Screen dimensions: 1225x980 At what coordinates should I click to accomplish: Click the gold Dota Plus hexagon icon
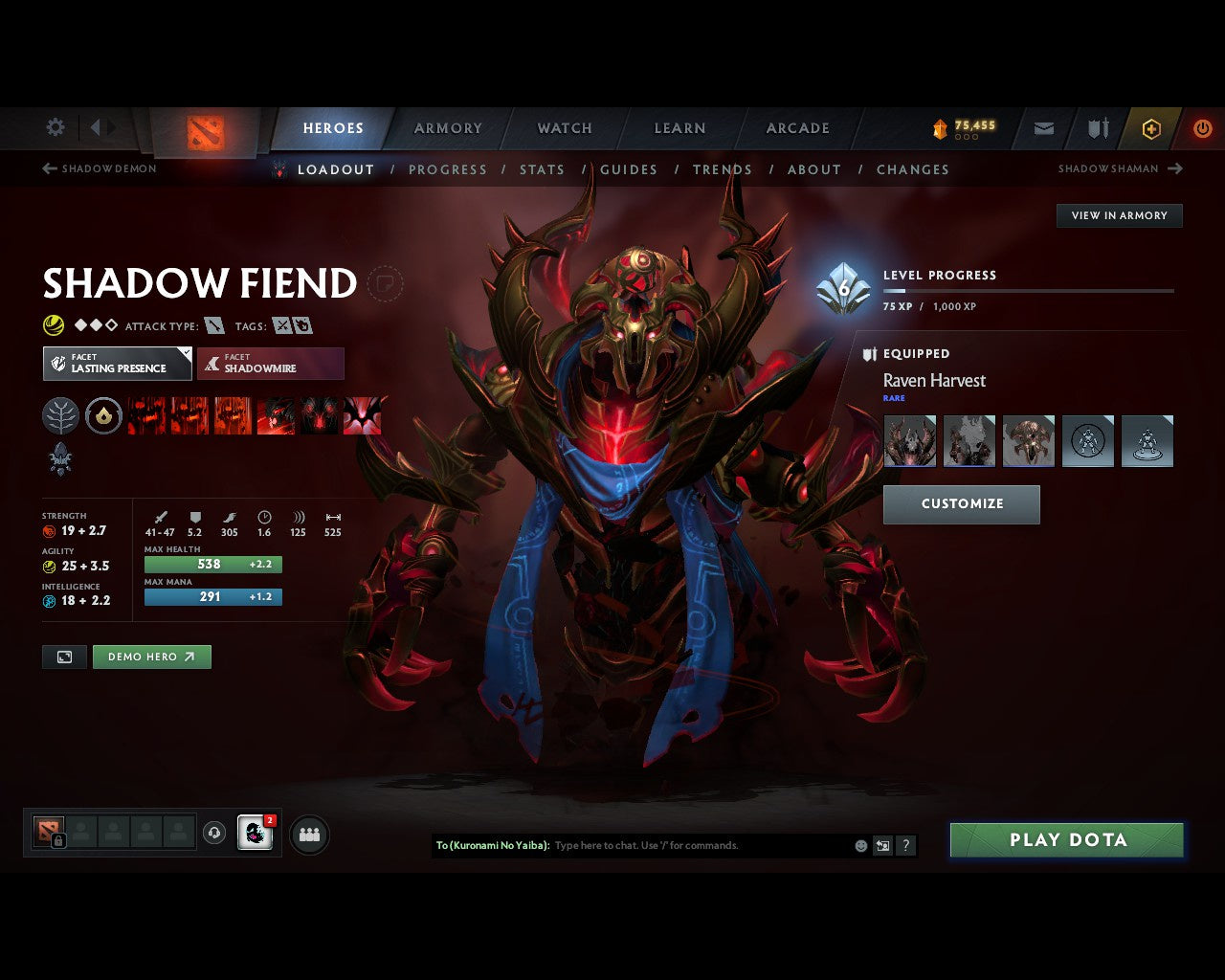tap(1150, 128)
